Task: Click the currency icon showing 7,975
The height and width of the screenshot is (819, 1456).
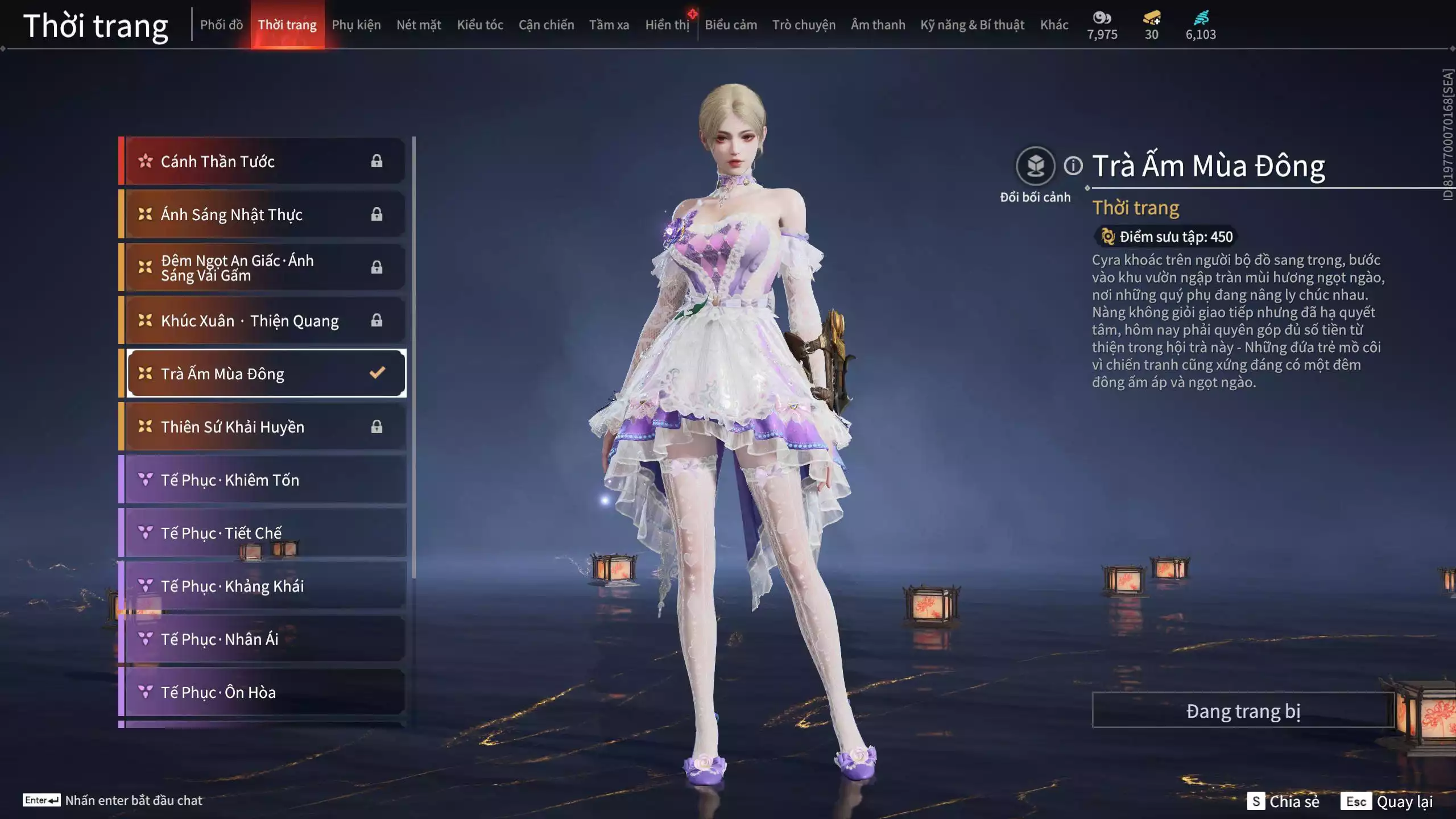Action: (x=1102, y=18)
